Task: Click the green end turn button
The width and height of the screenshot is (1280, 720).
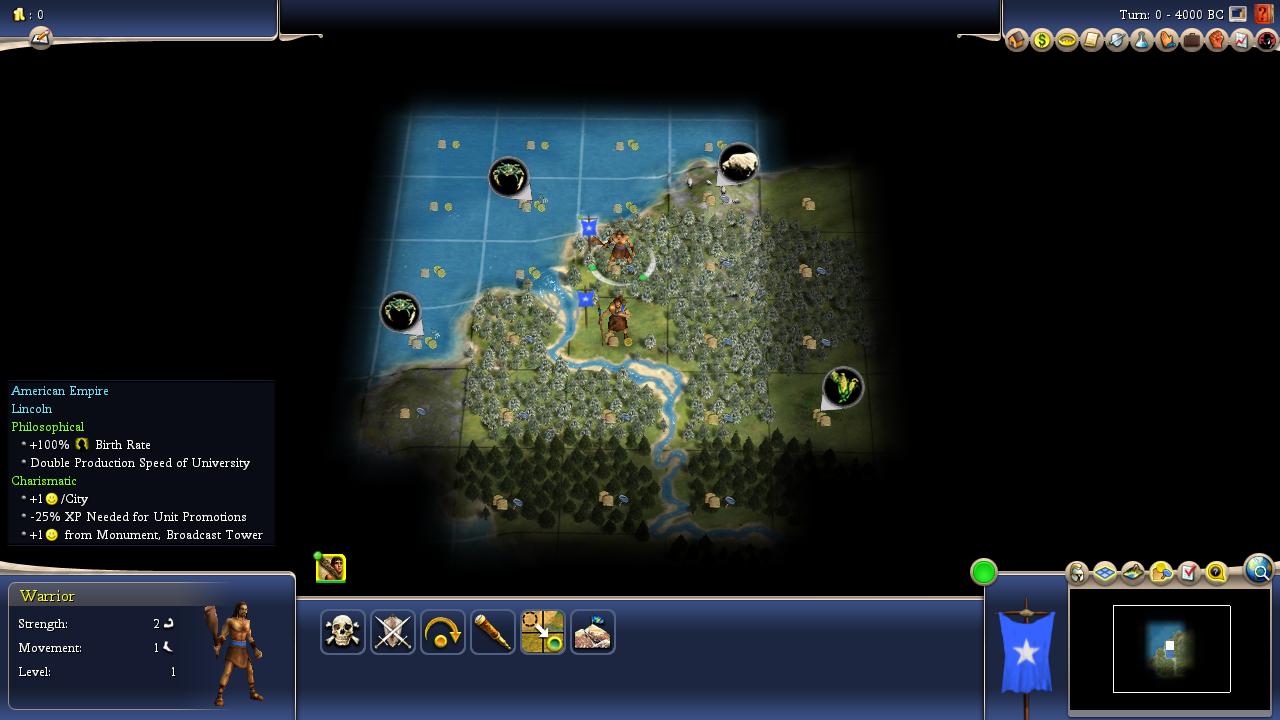Action: point(984,572)
